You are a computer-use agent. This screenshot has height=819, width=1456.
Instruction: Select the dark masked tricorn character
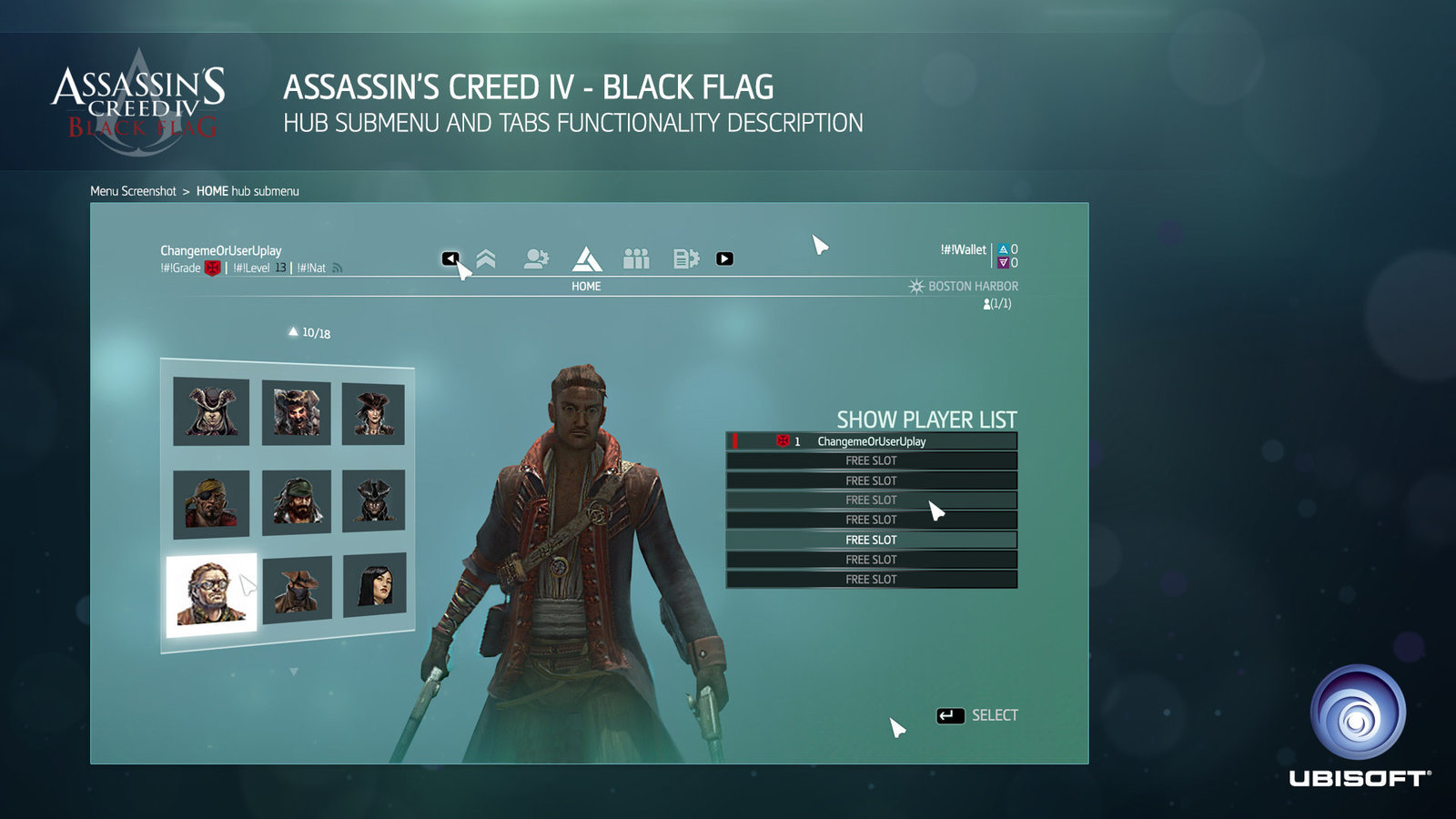pos(373,500)
